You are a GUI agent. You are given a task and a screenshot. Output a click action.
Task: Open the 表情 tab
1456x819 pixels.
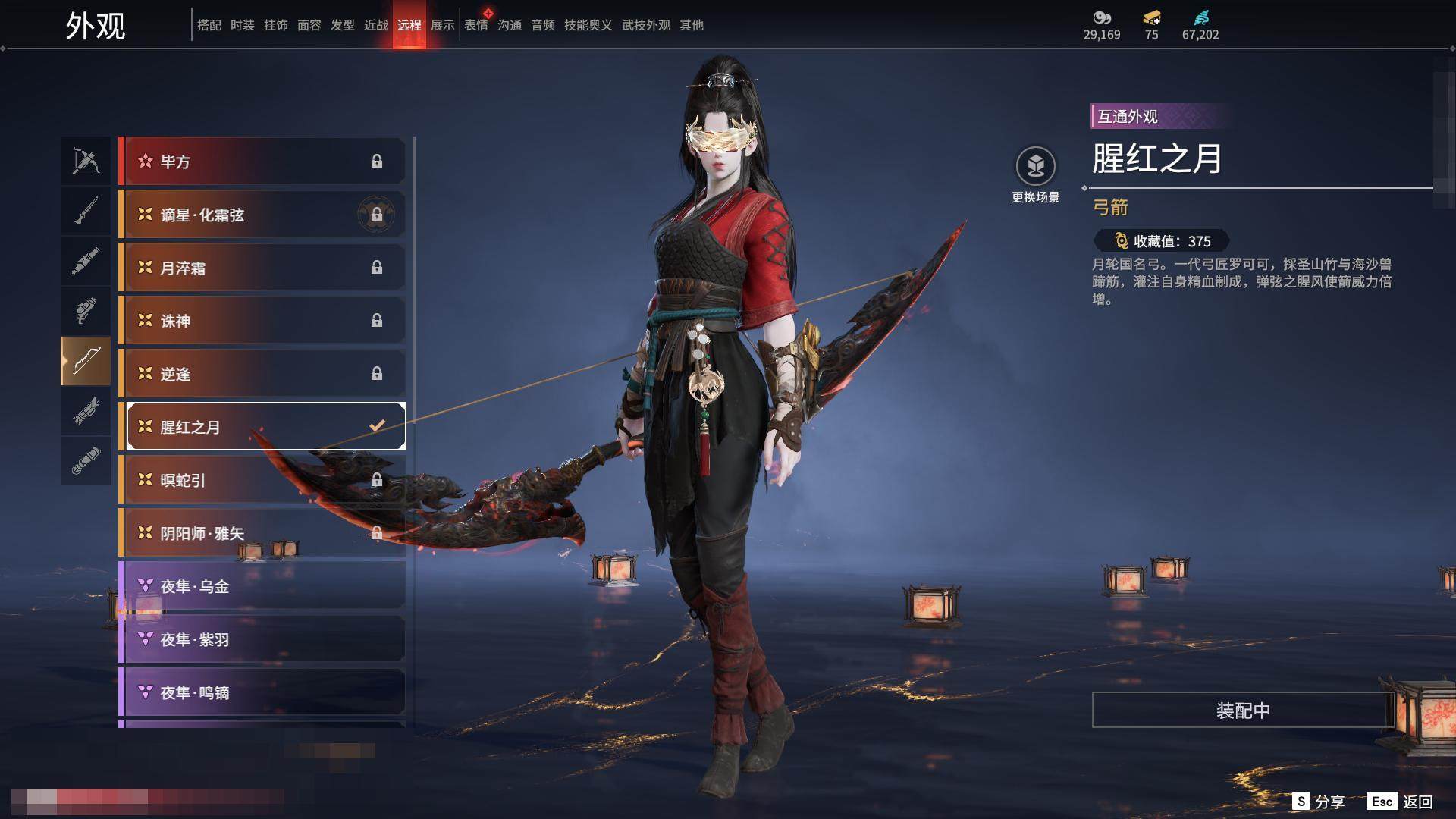476,25
